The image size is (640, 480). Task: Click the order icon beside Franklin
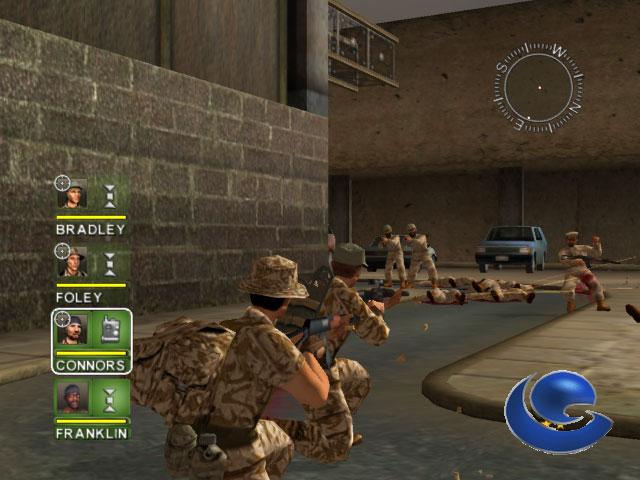[x=110, y=399]
